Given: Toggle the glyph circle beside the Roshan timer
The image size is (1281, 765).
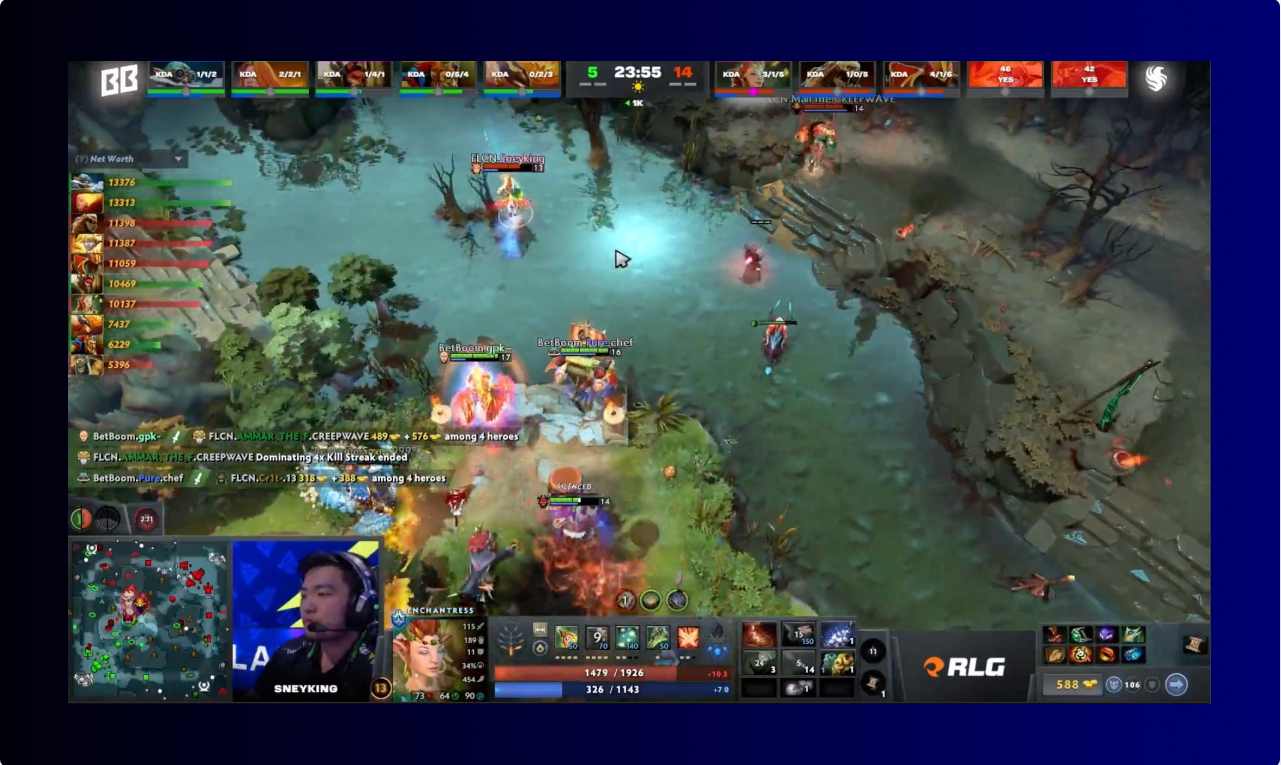Looking at the screenshot, I should tap(107, 517).
